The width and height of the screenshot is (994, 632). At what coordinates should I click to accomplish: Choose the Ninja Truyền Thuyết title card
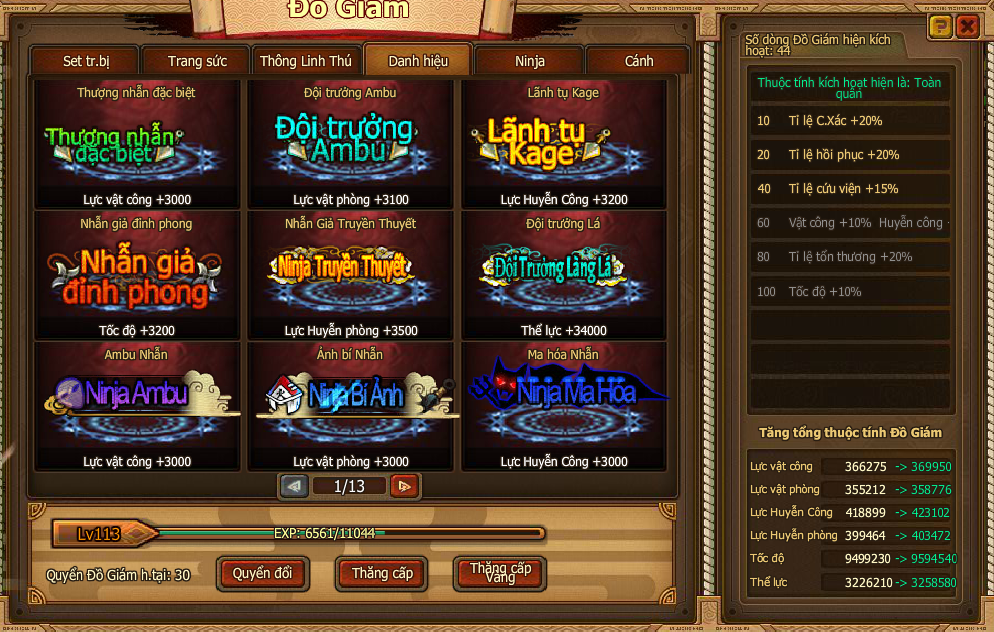(351, 276)
